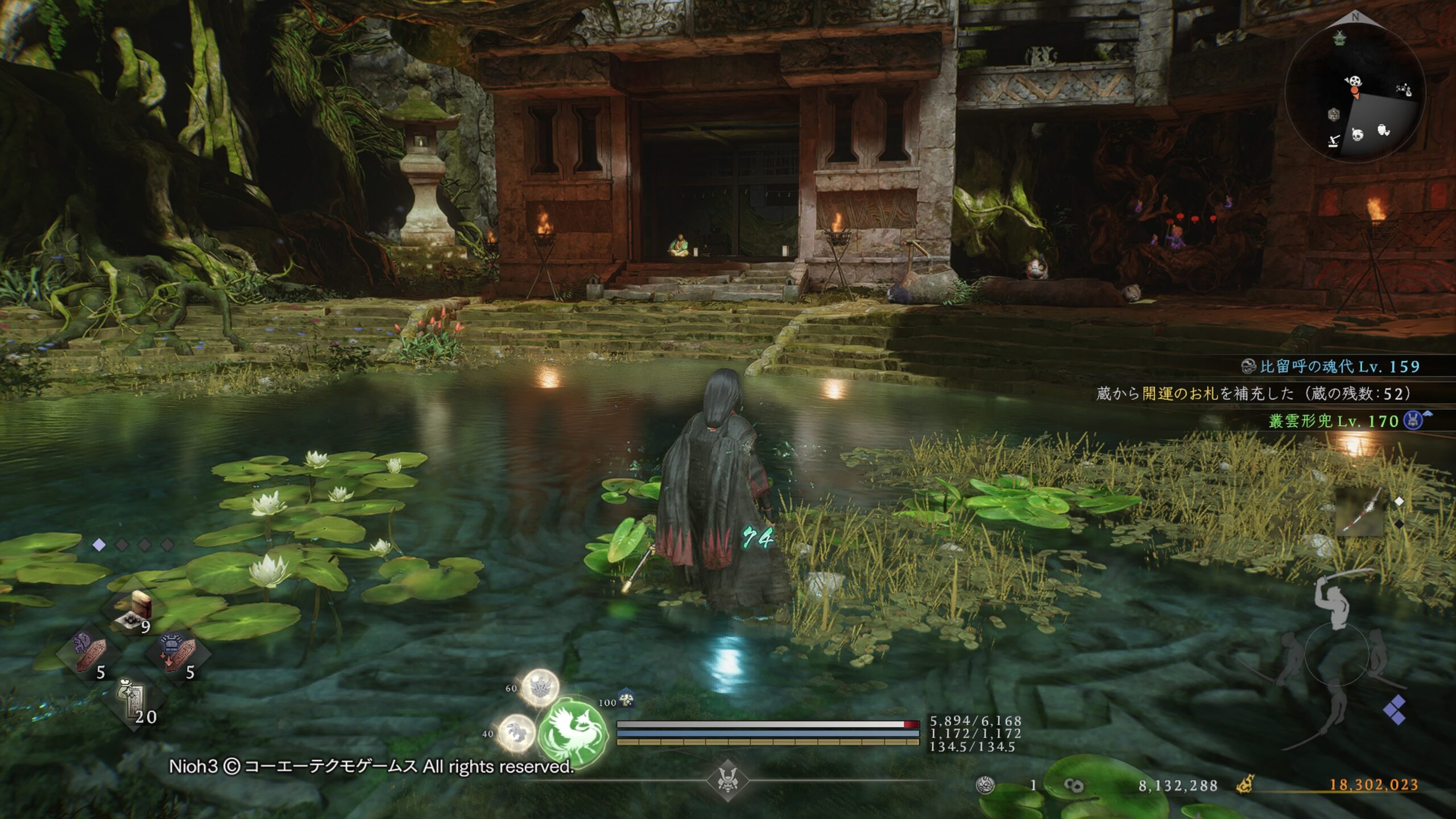
Task: Open the 比留呼の魂代 Lv. 159 loot entry
Action: (1331, 367)
